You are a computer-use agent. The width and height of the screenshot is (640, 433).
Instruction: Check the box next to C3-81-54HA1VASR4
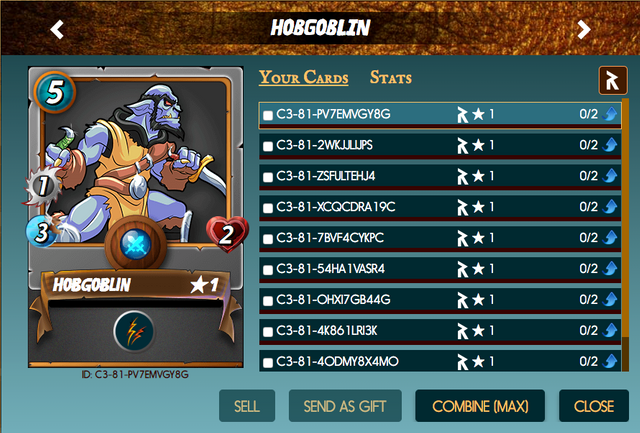pos(268,270)
